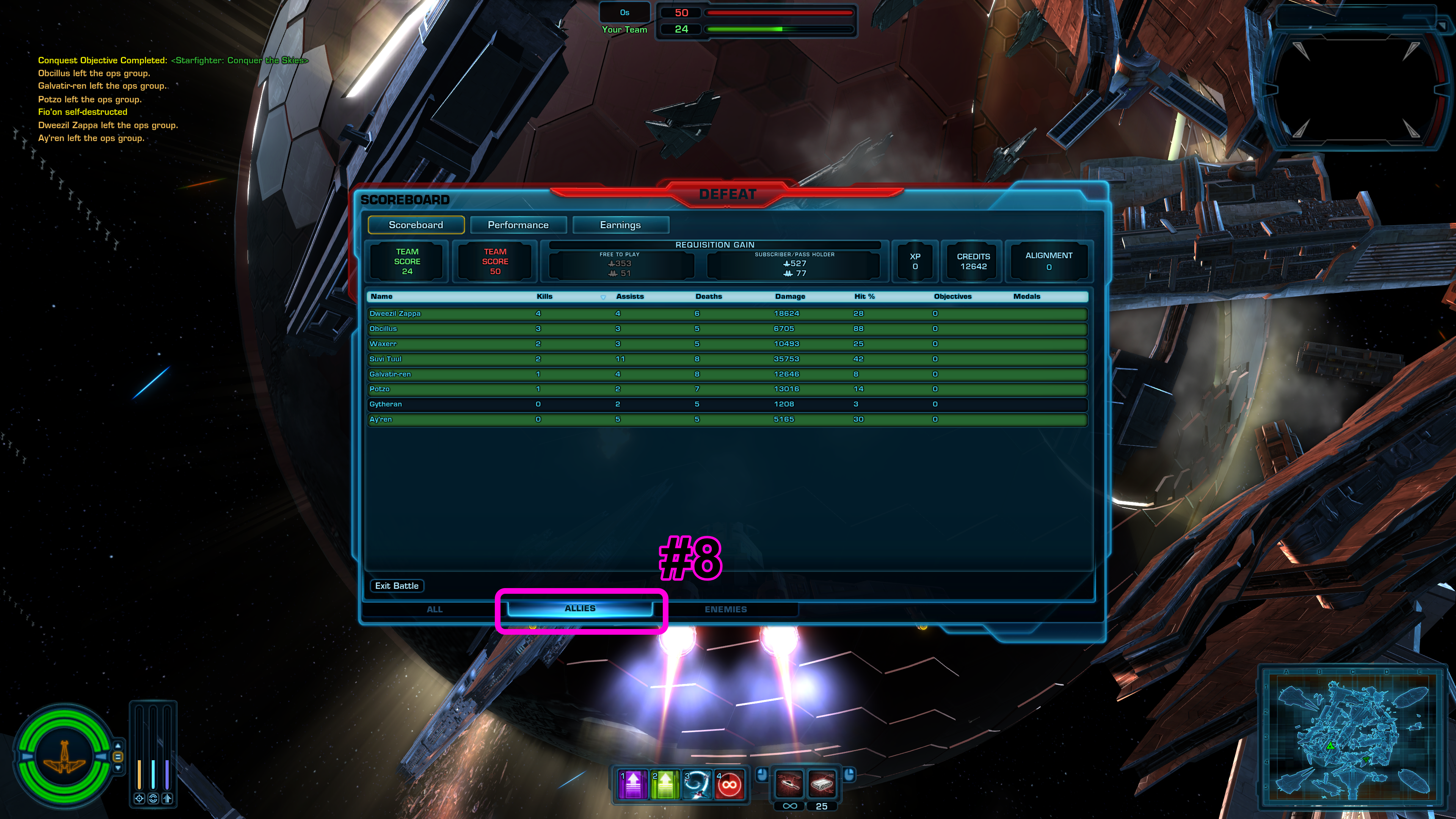Image resolution: width=1456 pixels, height=819 pixels.
Task: Select Gytheran's scoreboard row
Action: [727, 404]
